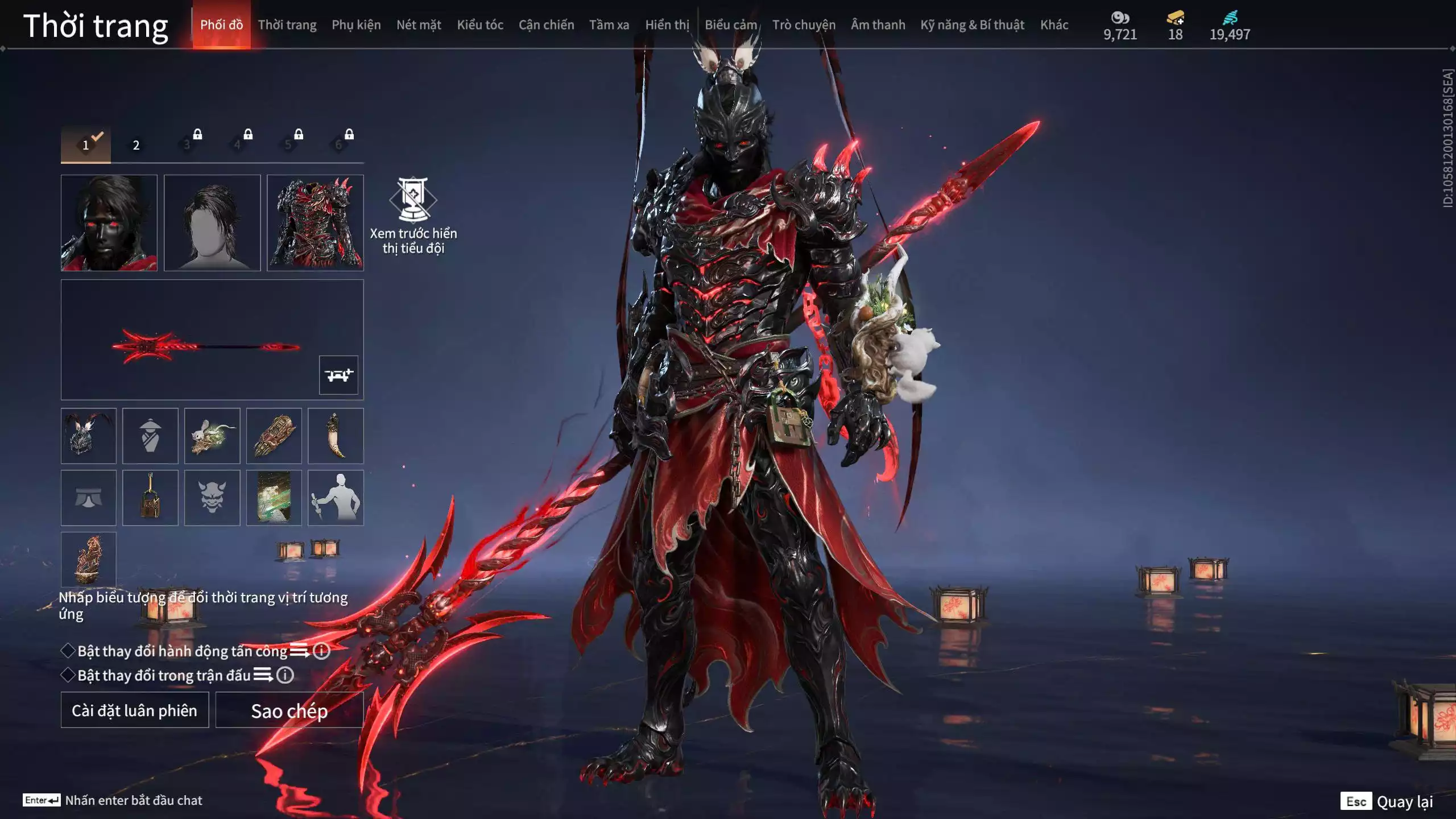Screen dimensions: 1456x819
Task: Switch to the Phụ kiện tab
Action: 356,25
